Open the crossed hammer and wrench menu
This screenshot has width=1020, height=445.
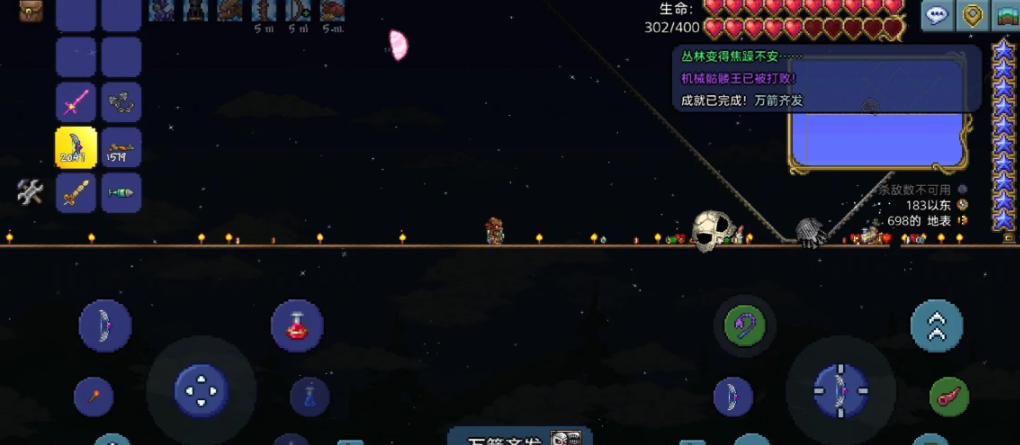coord(30,192)
